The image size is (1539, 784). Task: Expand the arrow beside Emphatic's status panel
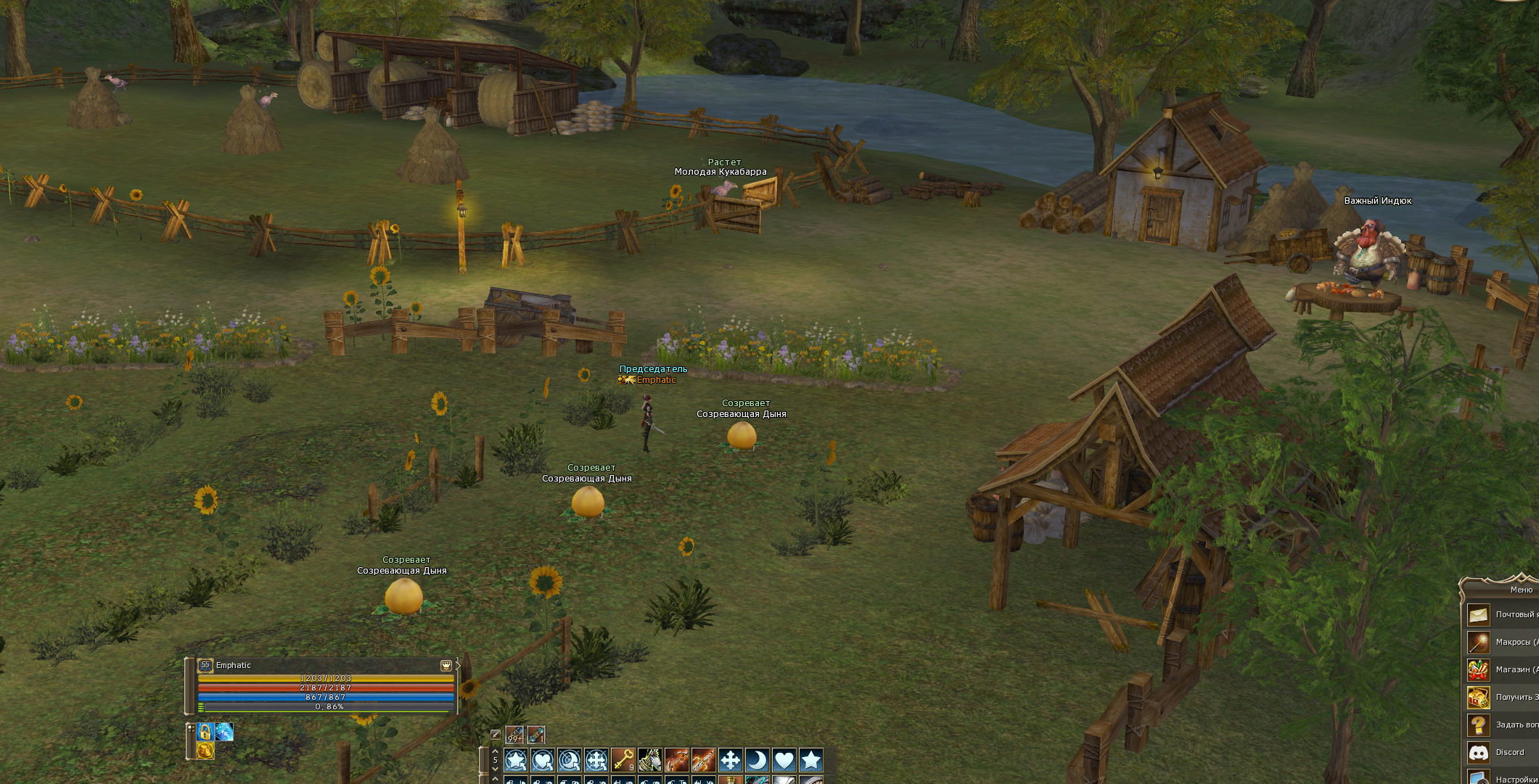[458, 665]
